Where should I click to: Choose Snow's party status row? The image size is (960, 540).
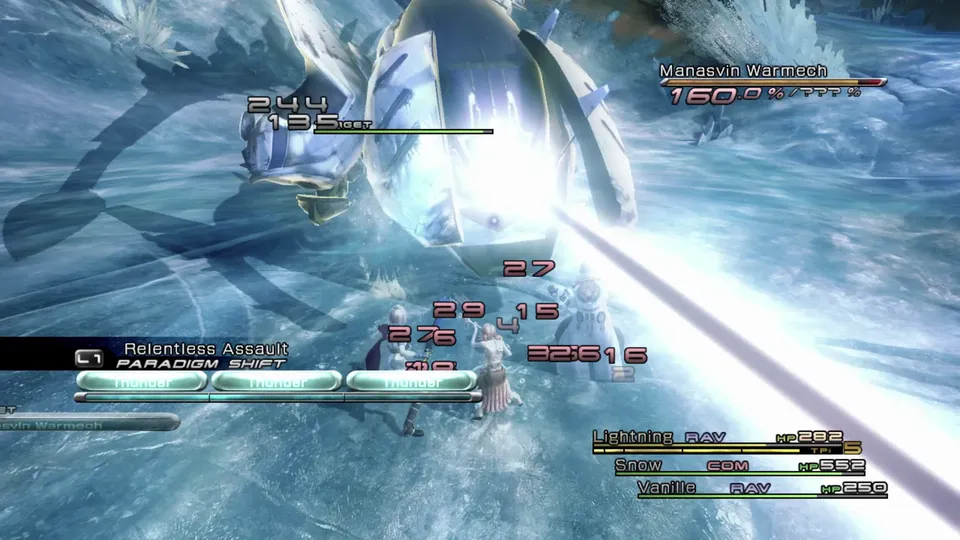(638, 465)
